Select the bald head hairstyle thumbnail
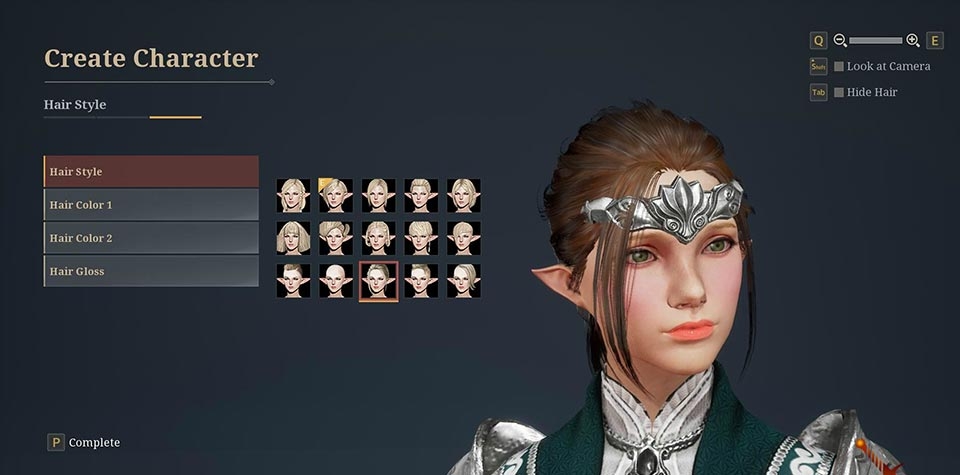The image size is (960, 475). pos(336,280)
